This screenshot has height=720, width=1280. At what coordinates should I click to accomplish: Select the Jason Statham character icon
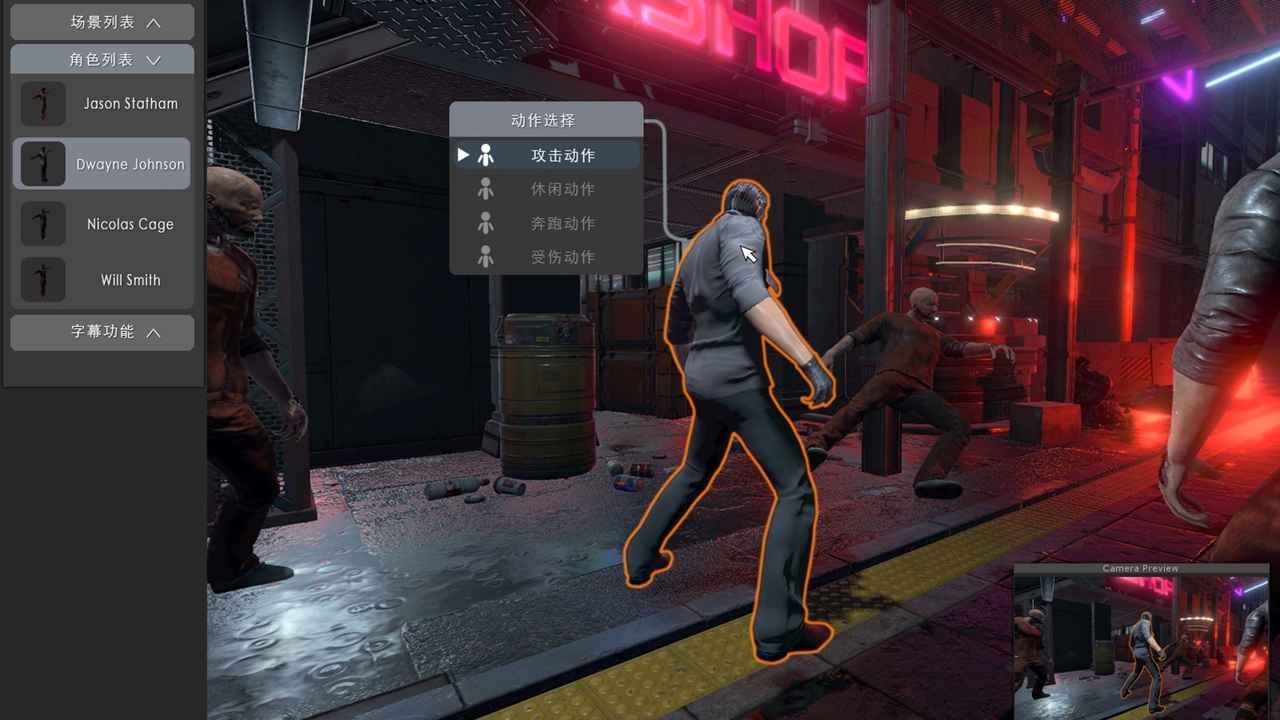43,104
